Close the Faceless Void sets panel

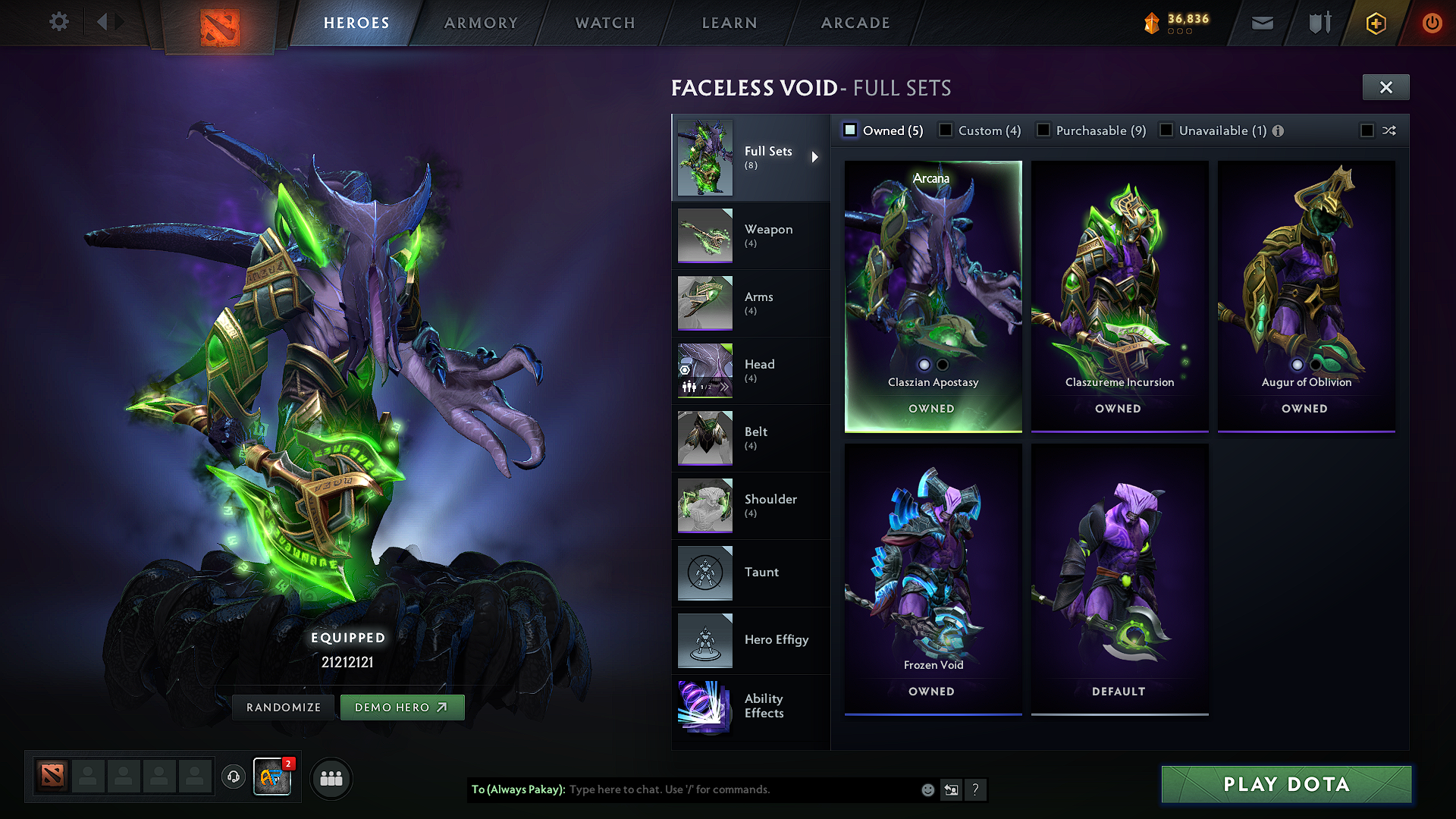pos(1385,87)
